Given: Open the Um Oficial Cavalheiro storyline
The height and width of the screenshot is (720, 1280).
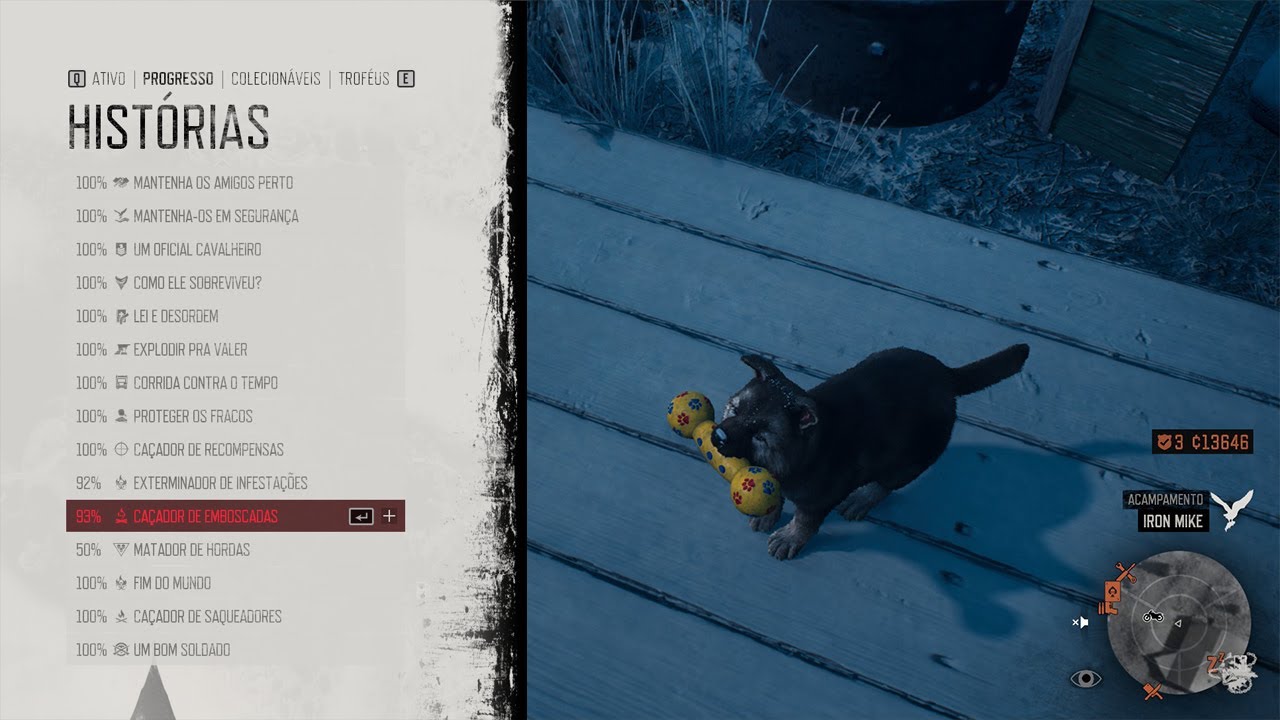Looking at the screenshot, I should [x=197, y=250].
